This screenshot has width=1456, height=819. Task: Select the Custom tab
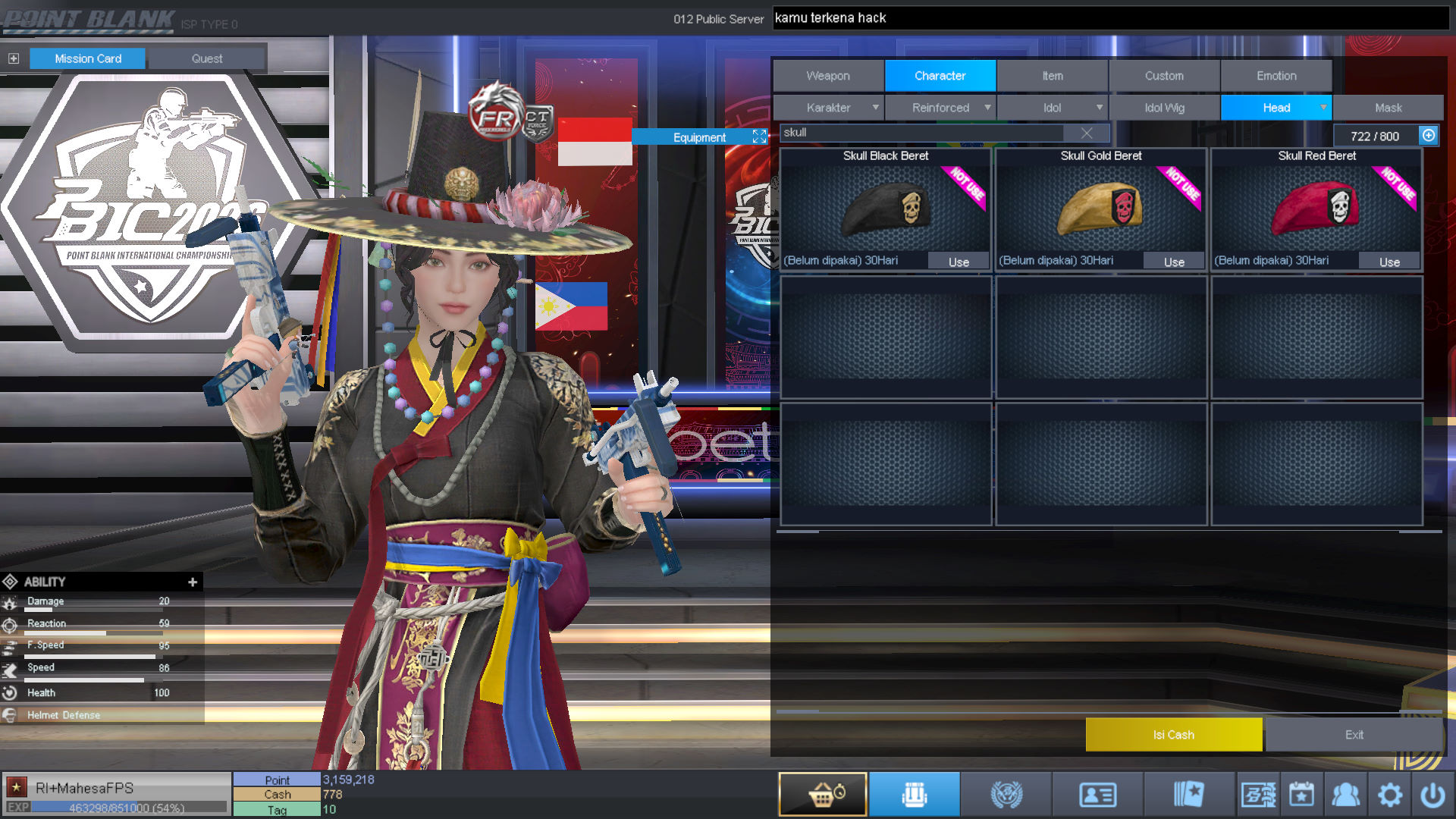[1164, 76]
